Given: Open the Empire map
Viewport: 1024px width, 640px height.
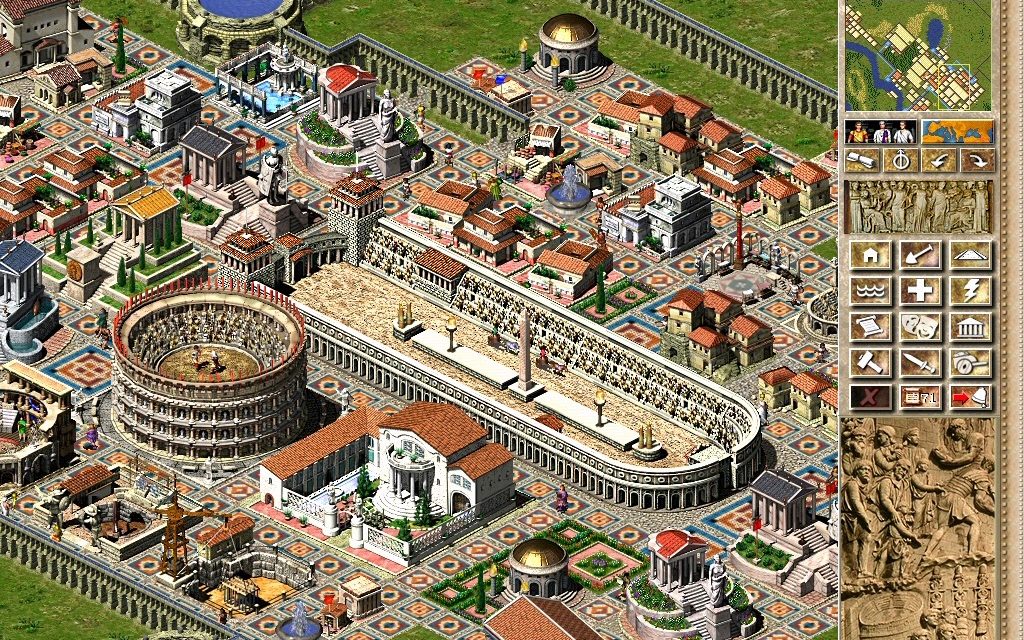Looking at the screenshot, I should pos(957,132).
